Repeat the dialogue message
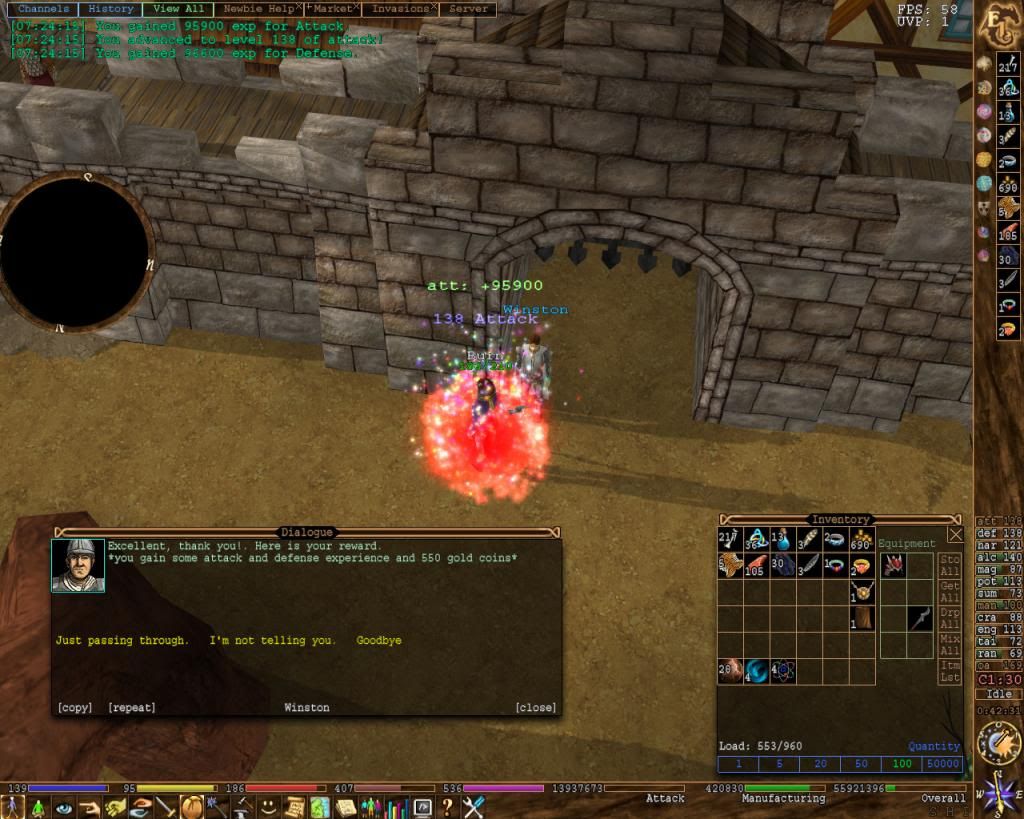The image size is (1024, 819). pyautogui.click(x=132, y=708)
